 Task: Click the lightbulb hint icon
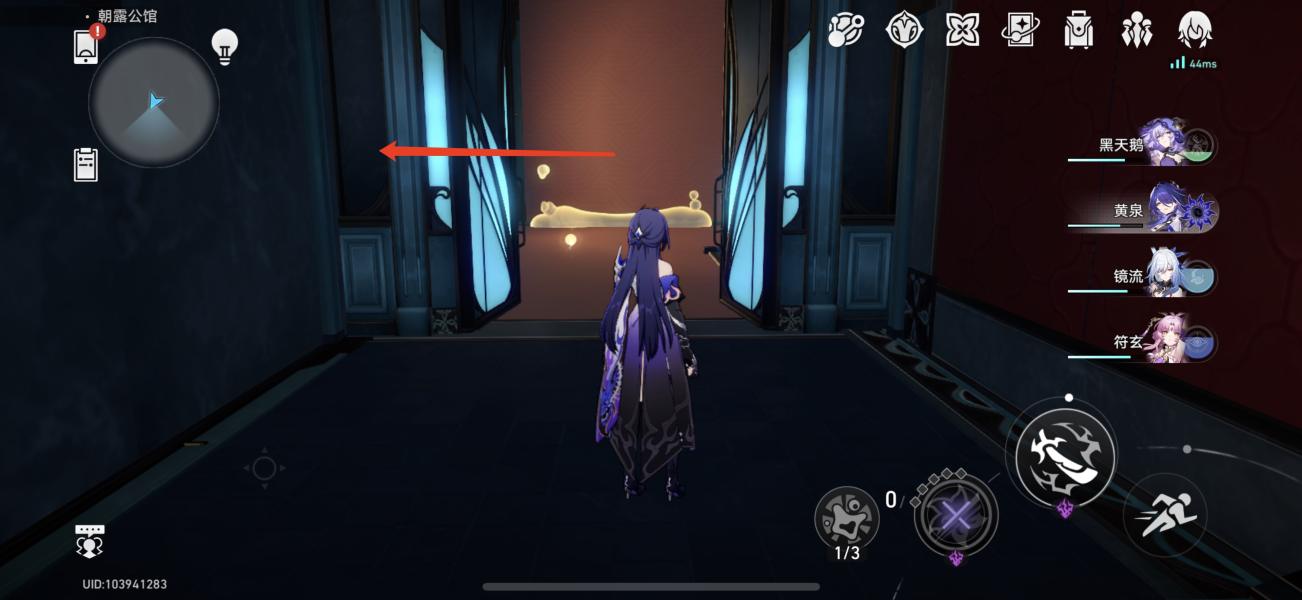coord(225,46)
